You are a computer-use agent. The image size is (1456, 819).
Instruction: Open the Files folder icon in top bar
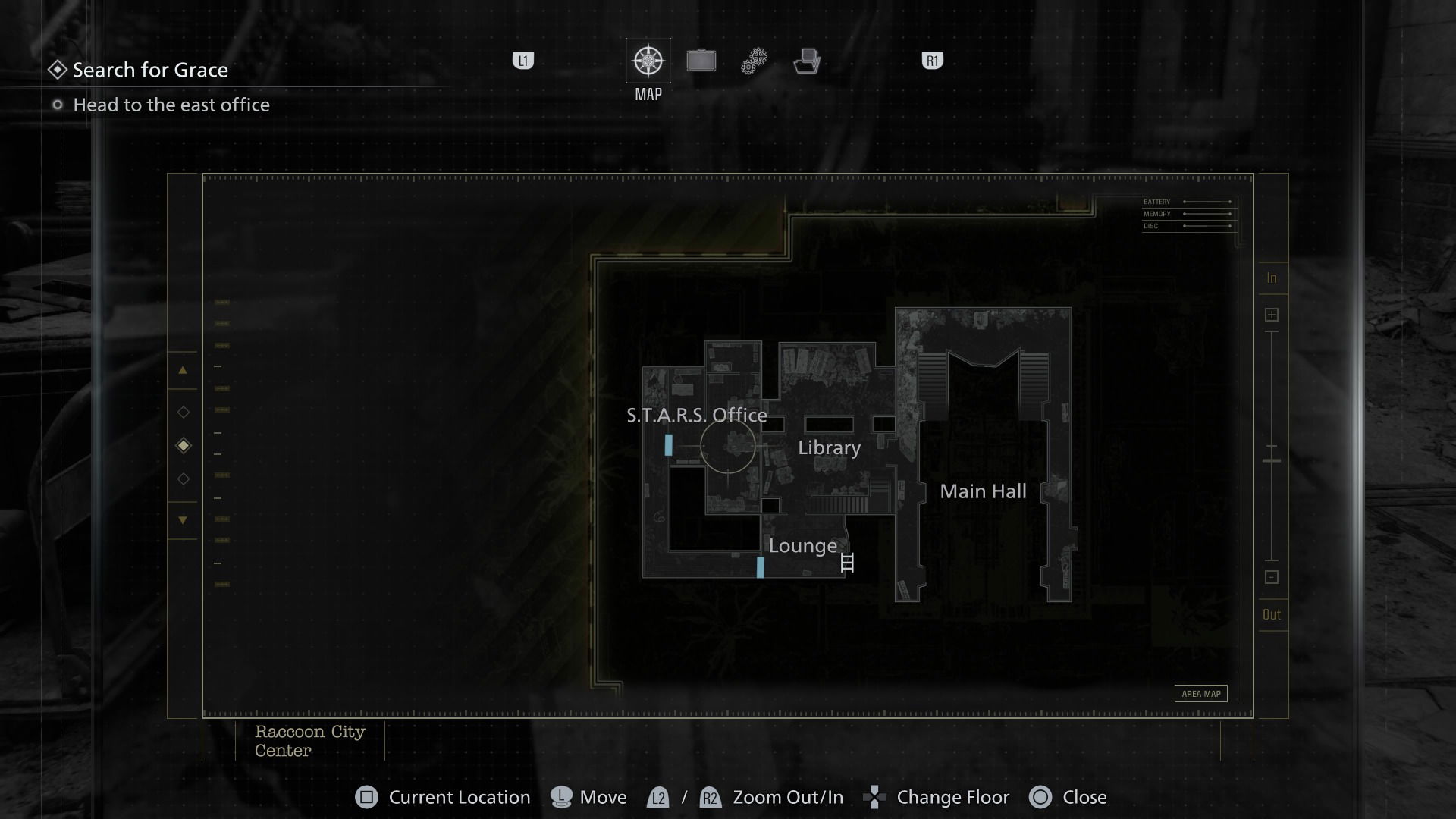(808, 61)
